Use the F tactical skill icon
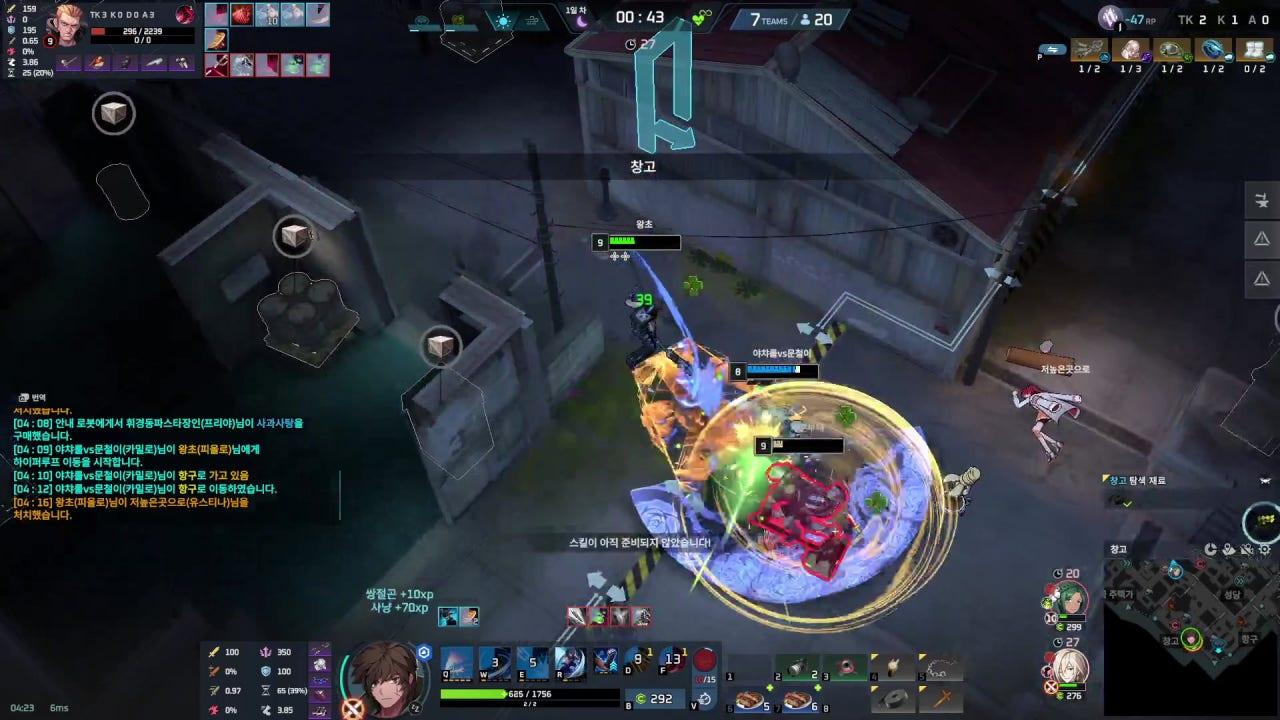Image resolution: width=1280 pixels, height=720 pixels. (671, 660)
